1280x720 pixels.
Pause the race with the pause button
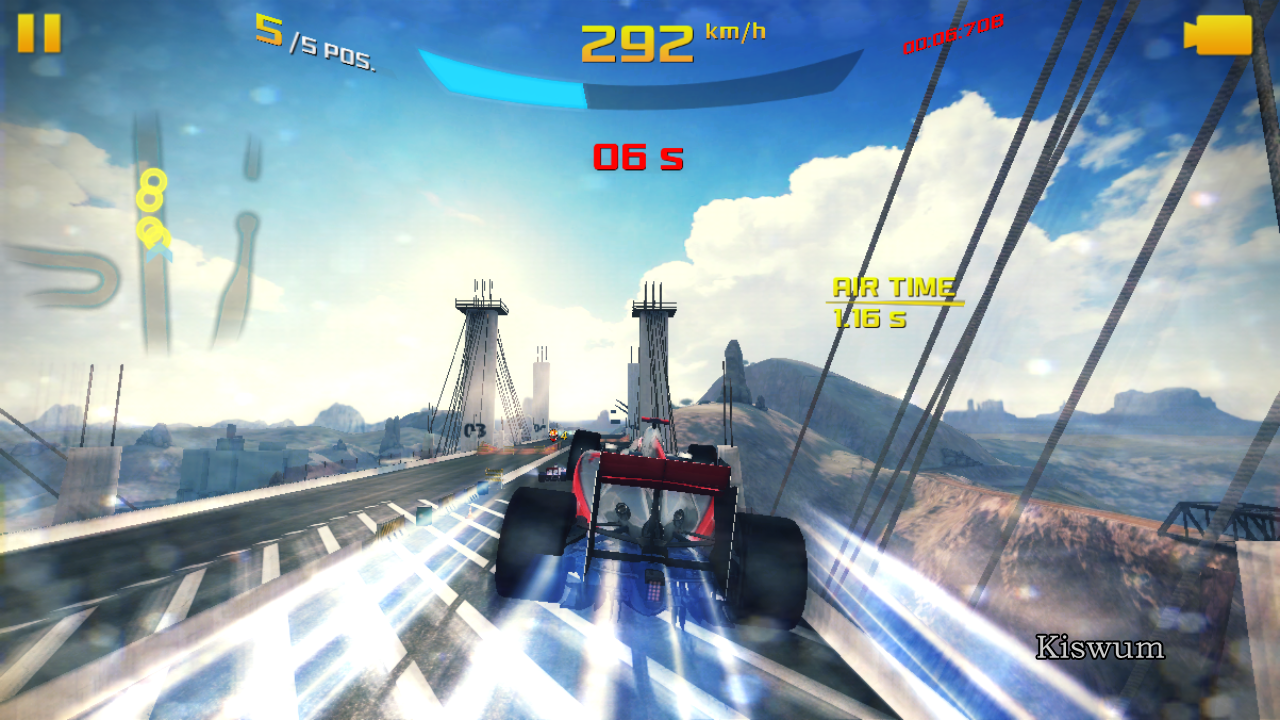39,33
